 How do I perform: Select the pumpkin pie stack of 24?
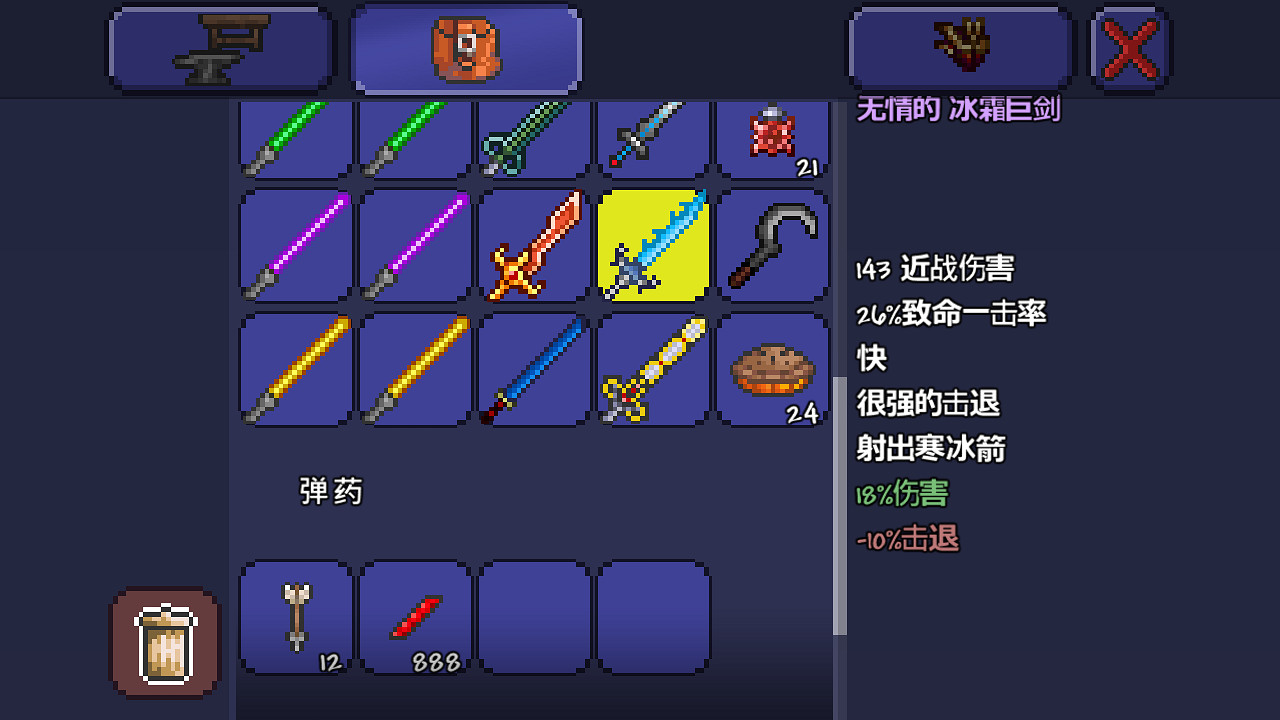point(772,368)
